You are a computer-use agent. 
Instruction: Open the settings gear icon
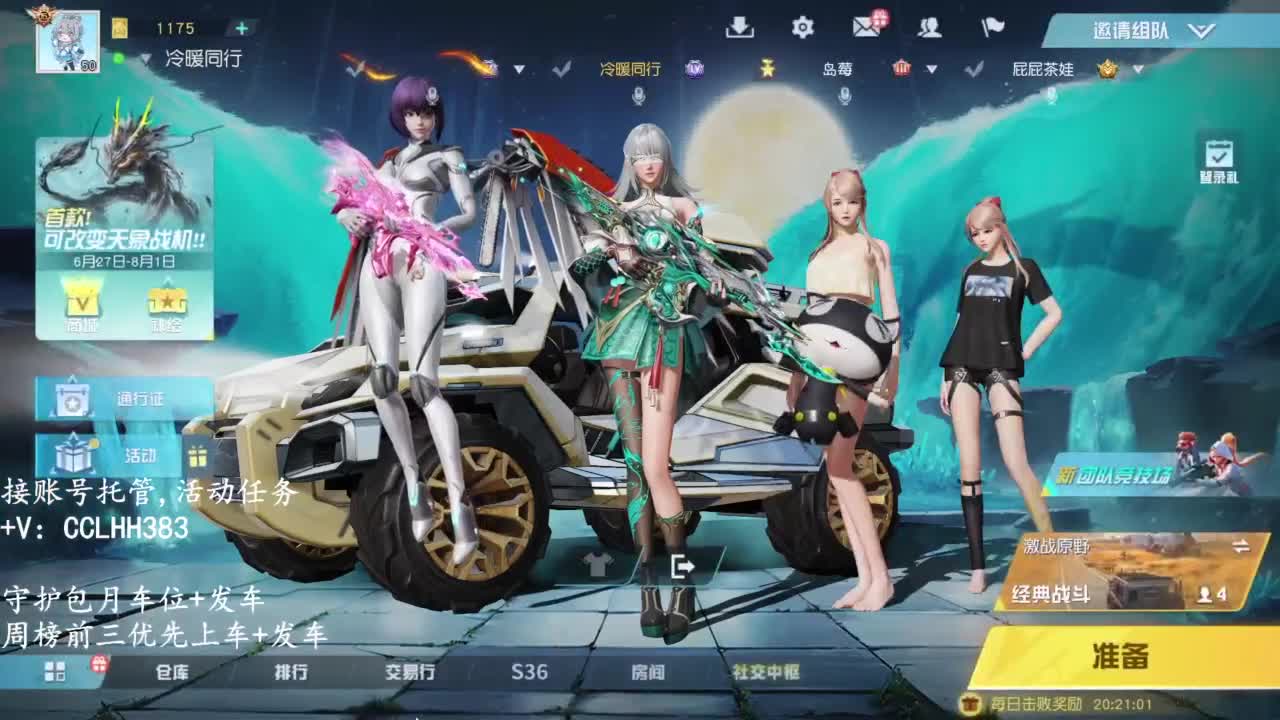tap(804, 27)
